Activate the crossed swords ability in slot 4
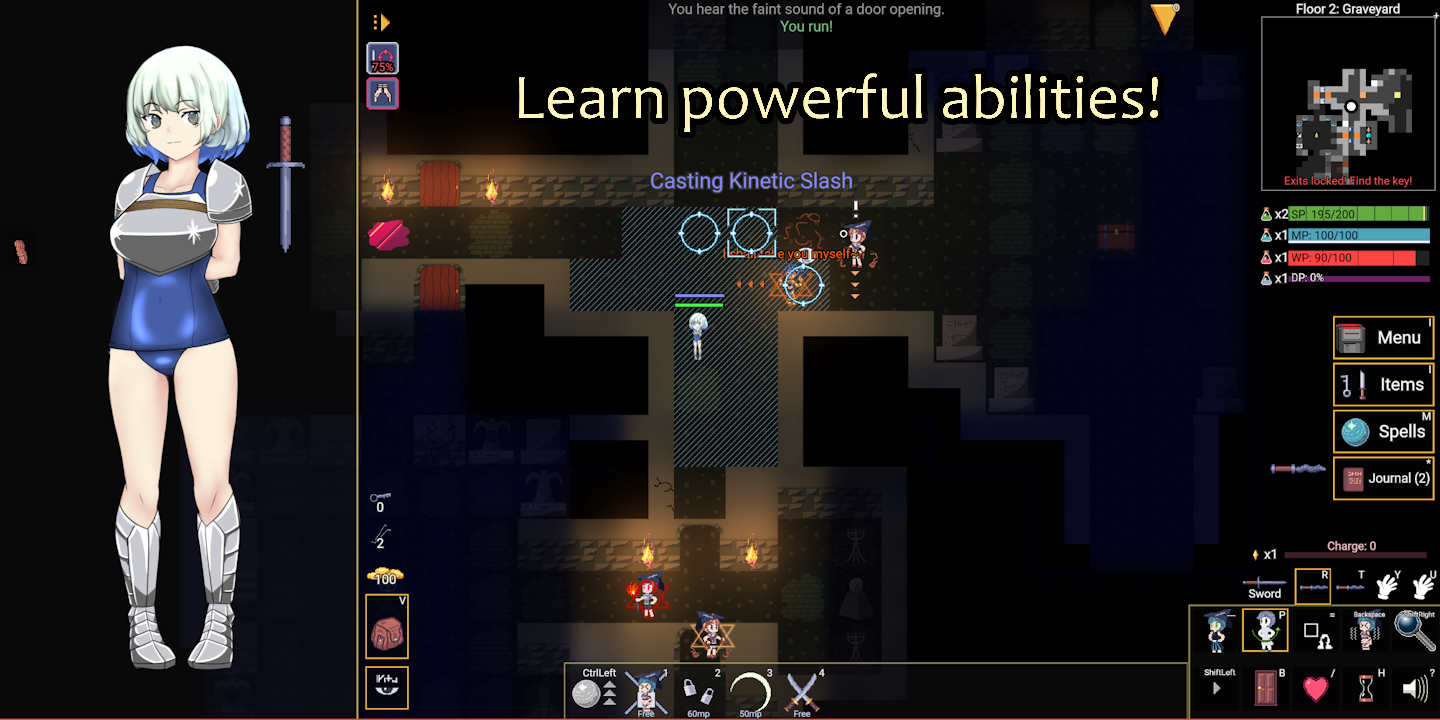 point(800,692)
